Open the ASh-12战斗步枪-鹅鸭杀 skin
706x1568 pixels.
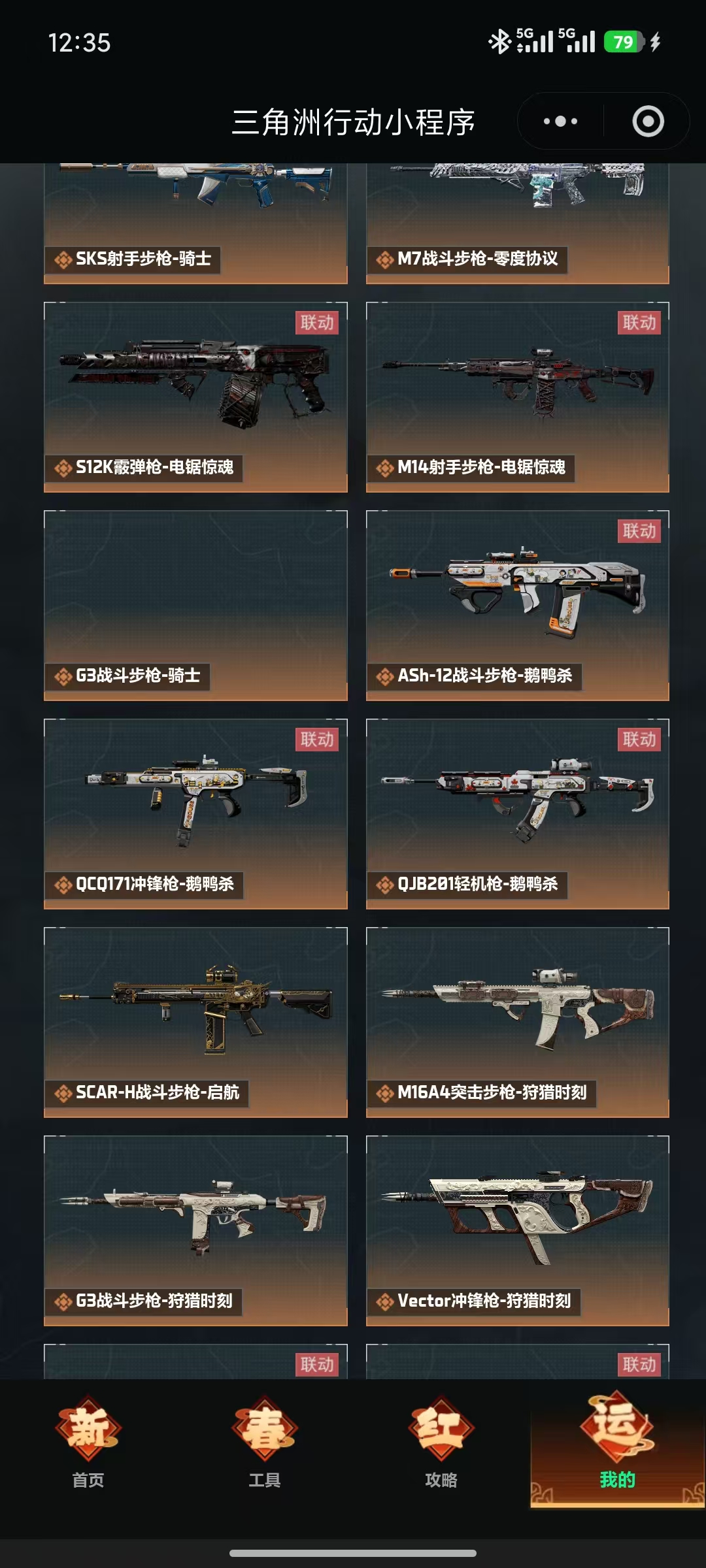(517, 605)
